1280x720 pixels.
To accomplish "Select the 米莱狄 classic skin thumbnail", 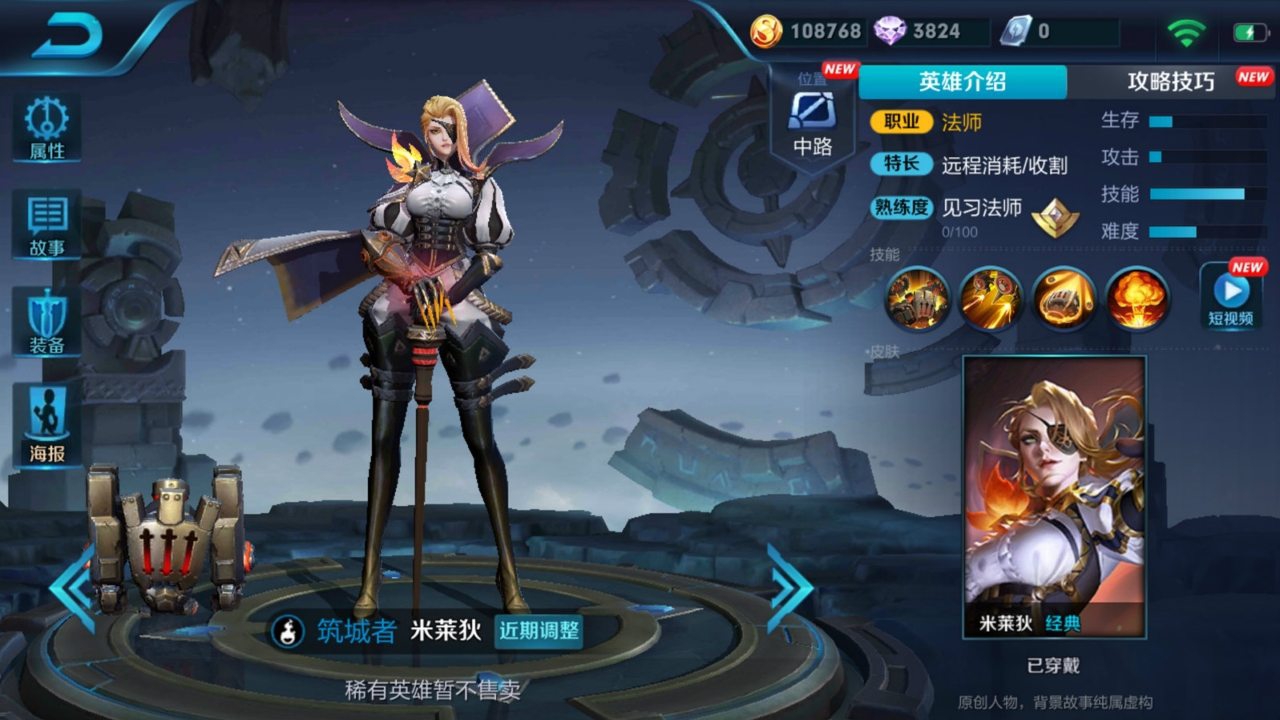I will pyautogui.click(x=1057, y=490).
